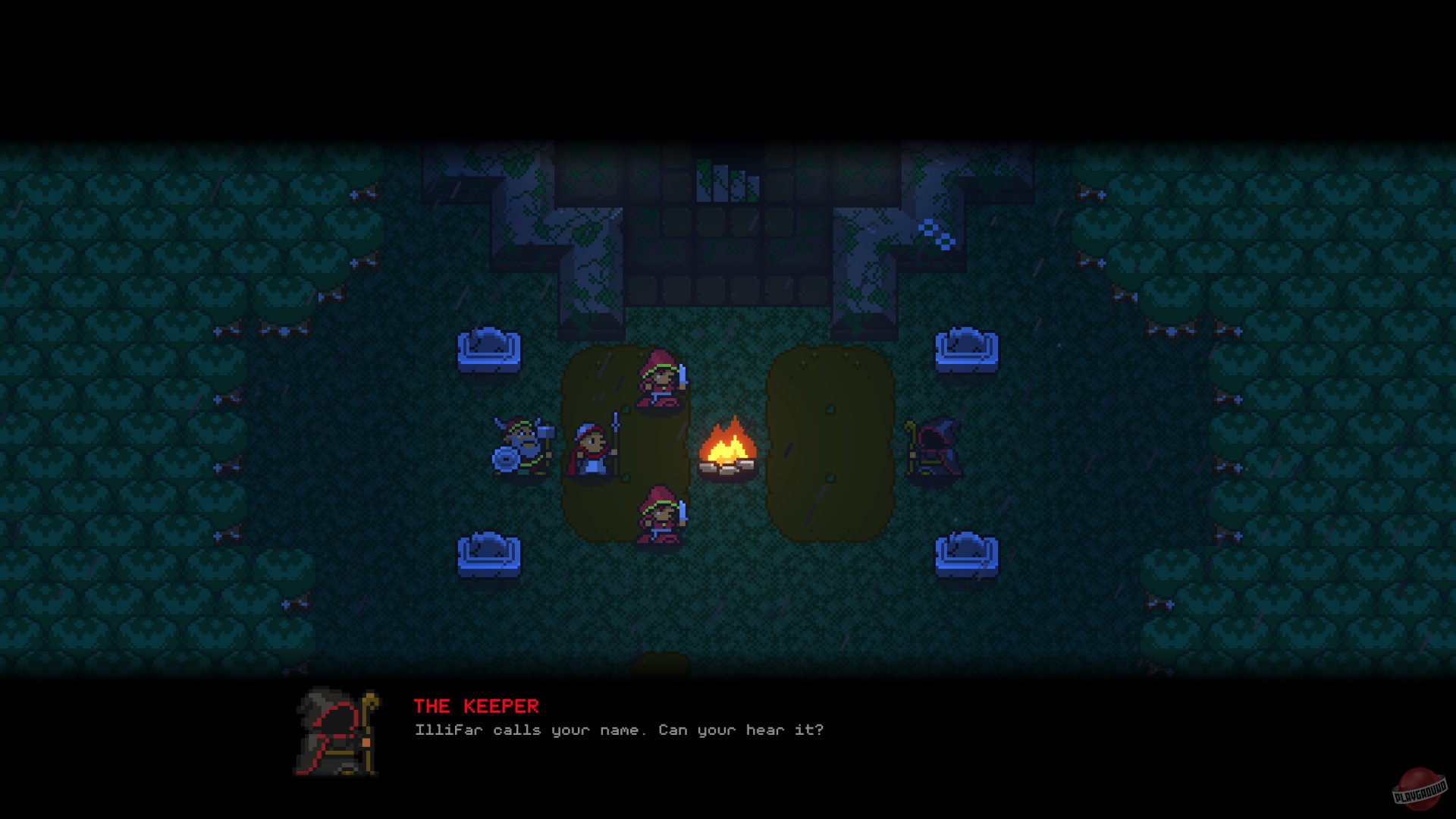
Task: Click the sleeper in the top-left blue bed
Action: [491, 349]
